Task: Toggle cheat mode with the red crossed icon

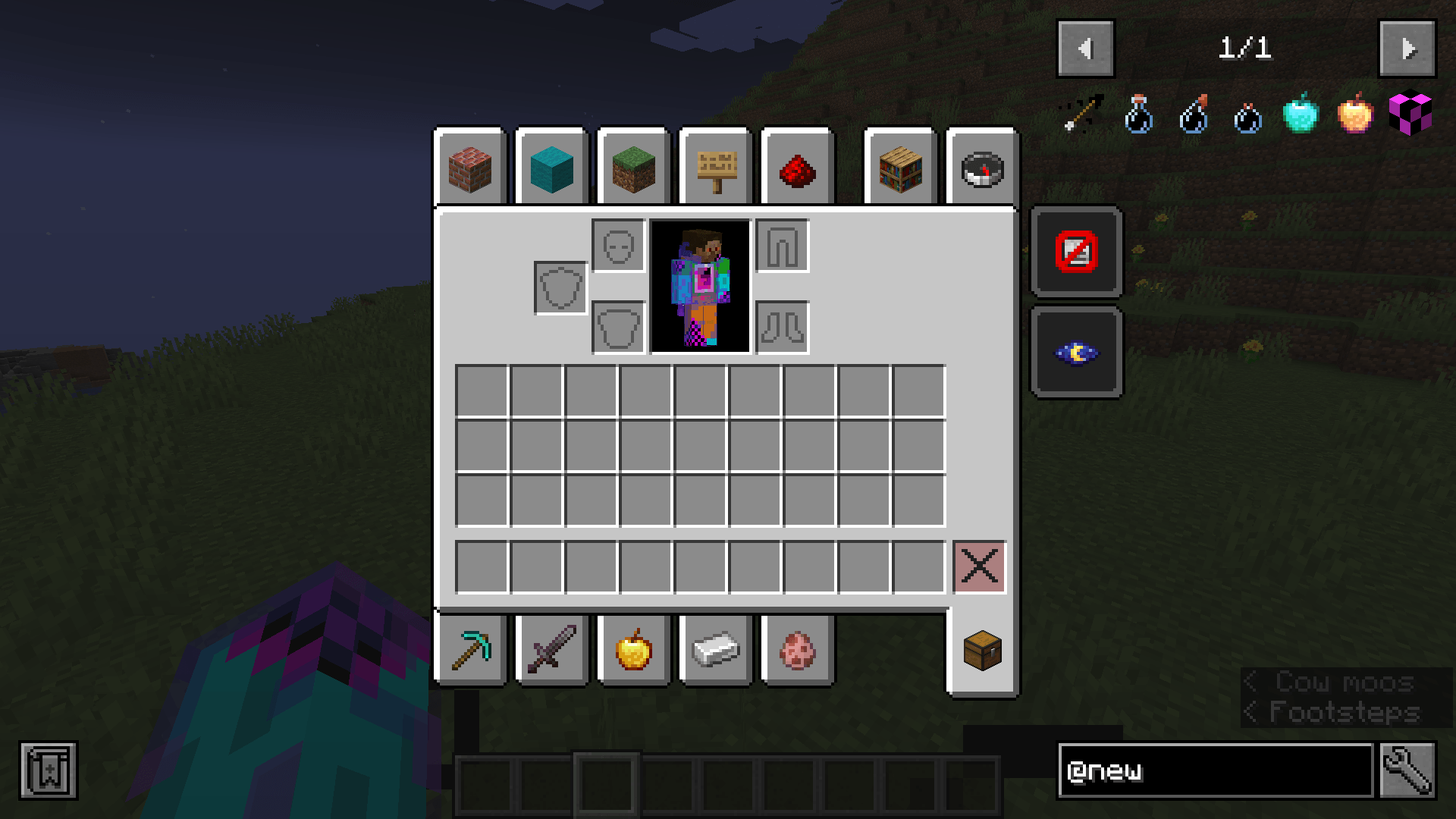Action: point(1075,253)
